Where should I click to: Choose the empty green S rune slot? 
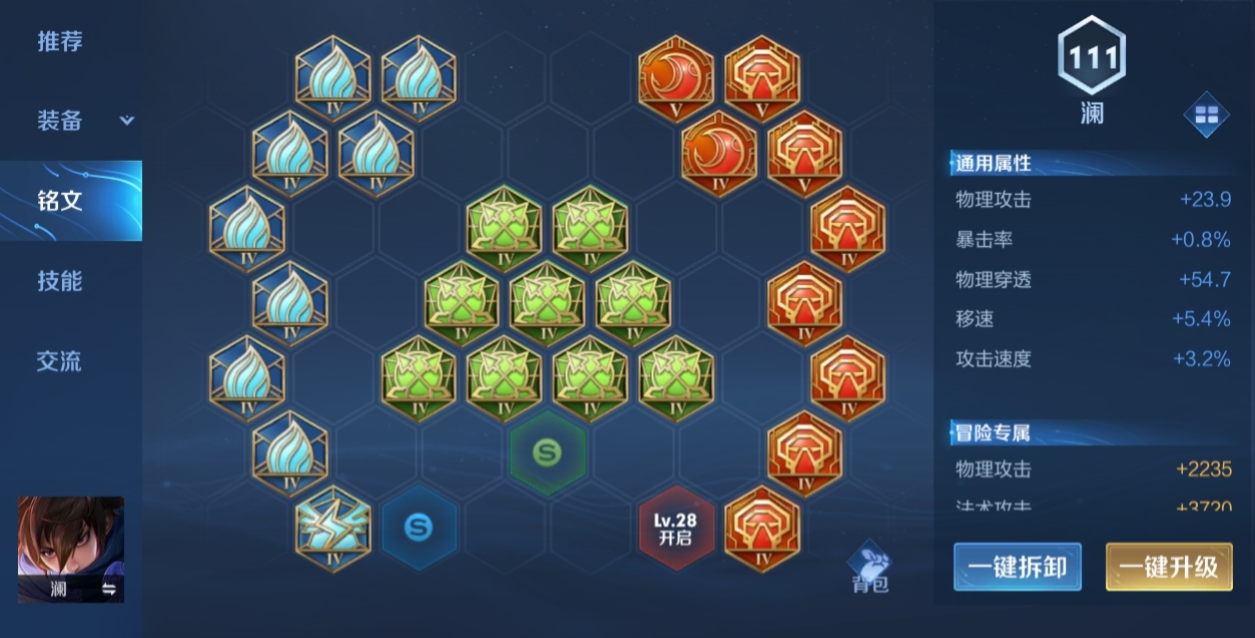tap(547, 452)
